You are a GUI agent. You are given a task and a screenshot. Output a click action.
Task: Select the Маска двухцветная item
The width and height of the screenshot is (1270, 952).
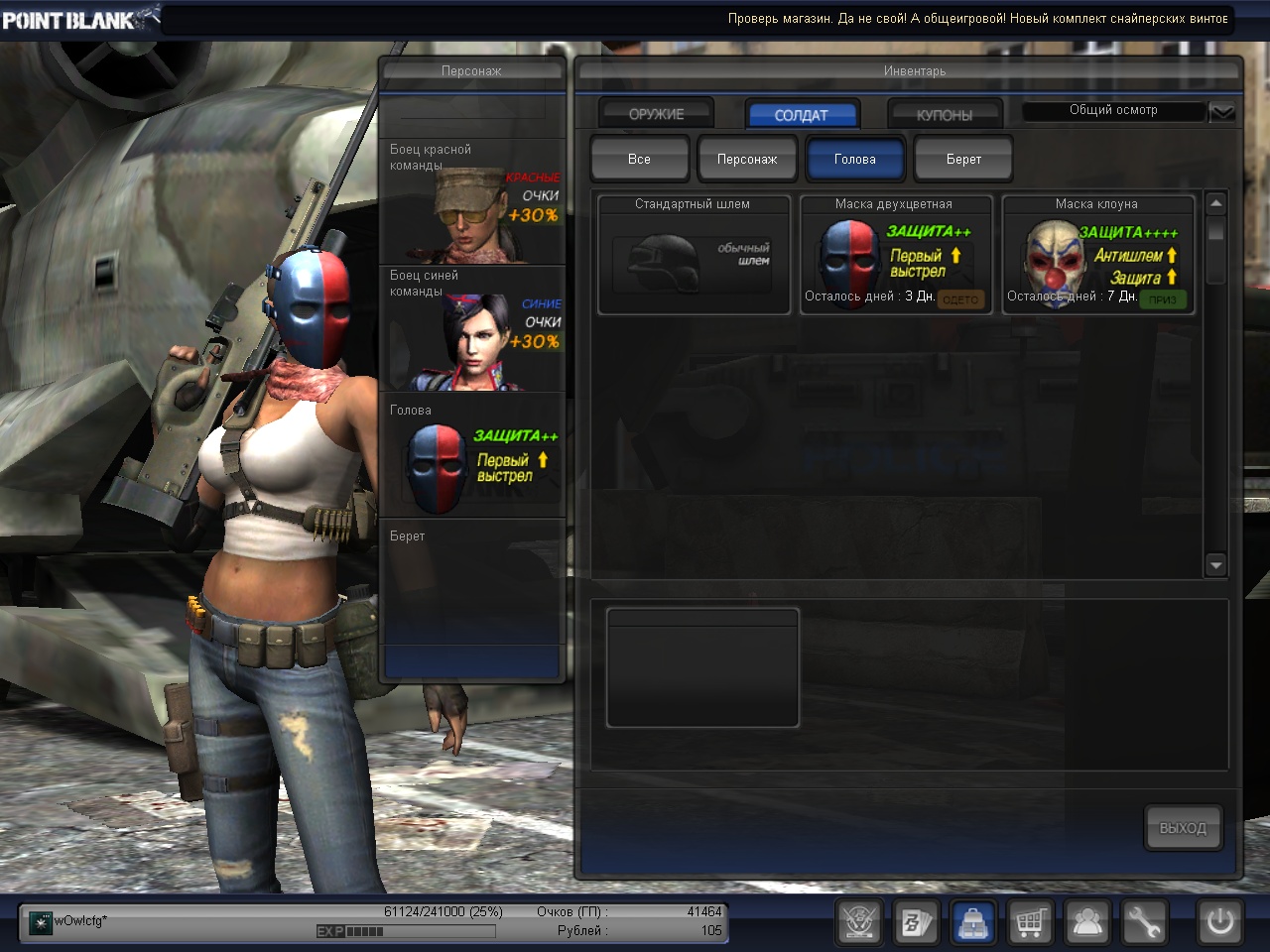point(895,255)
